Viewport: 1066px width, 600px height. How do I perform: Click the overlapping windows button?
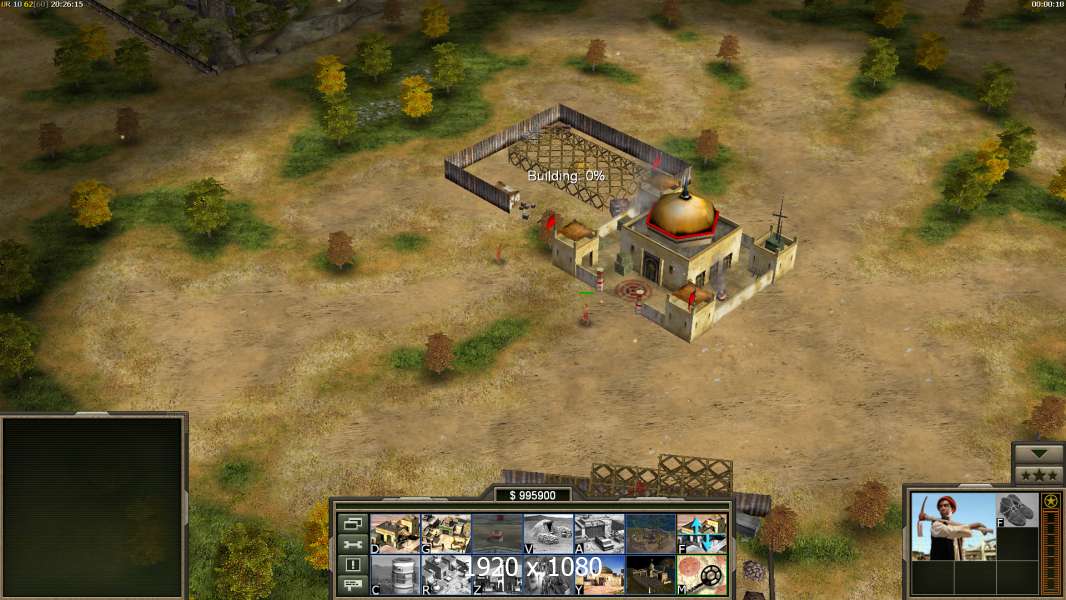coord(351,523)
